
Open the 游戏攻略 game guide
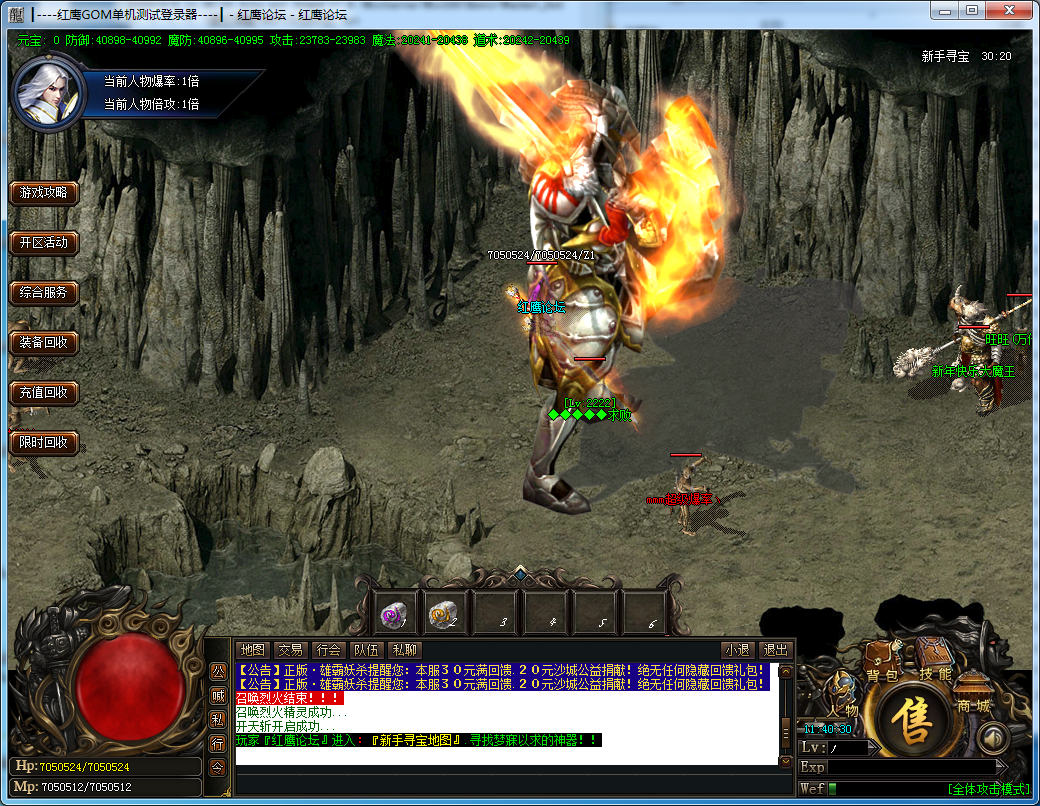point(44,193)
